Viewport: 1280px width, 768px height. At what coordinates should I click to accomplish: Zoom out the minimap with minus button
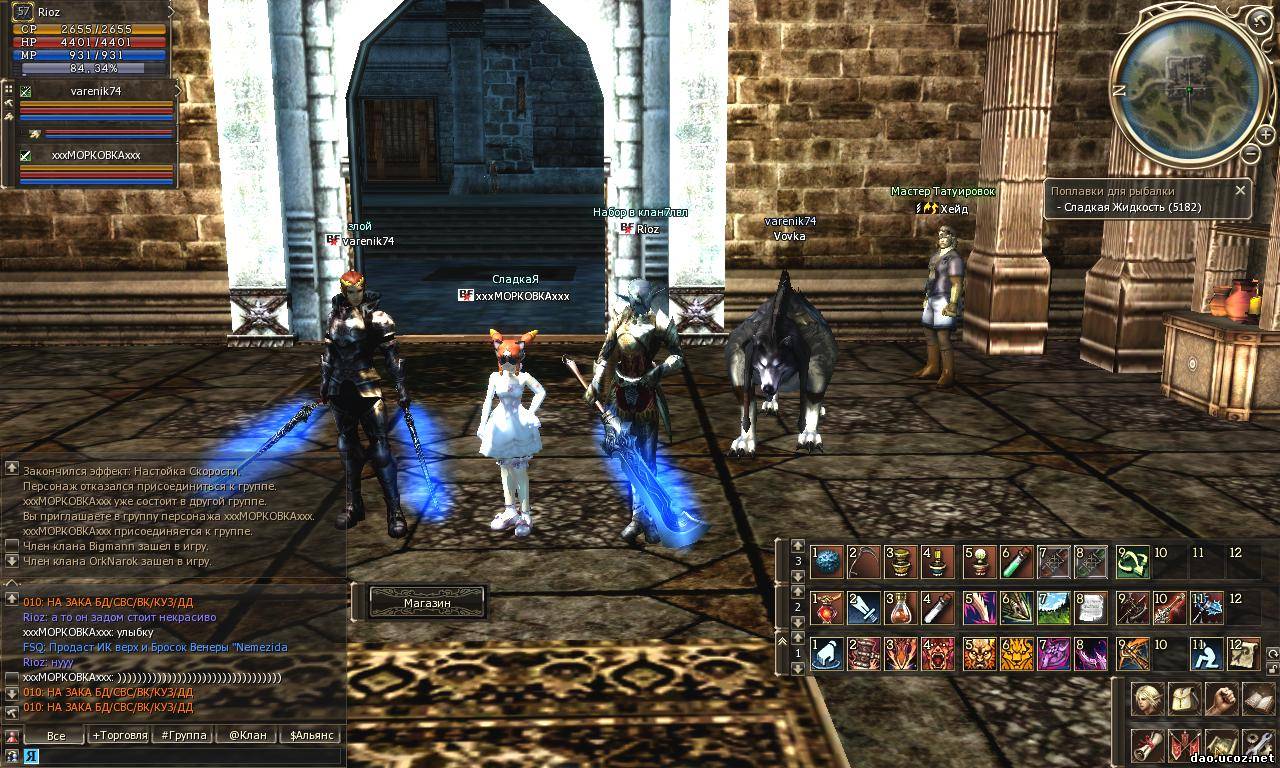[x=1251, y=153]
